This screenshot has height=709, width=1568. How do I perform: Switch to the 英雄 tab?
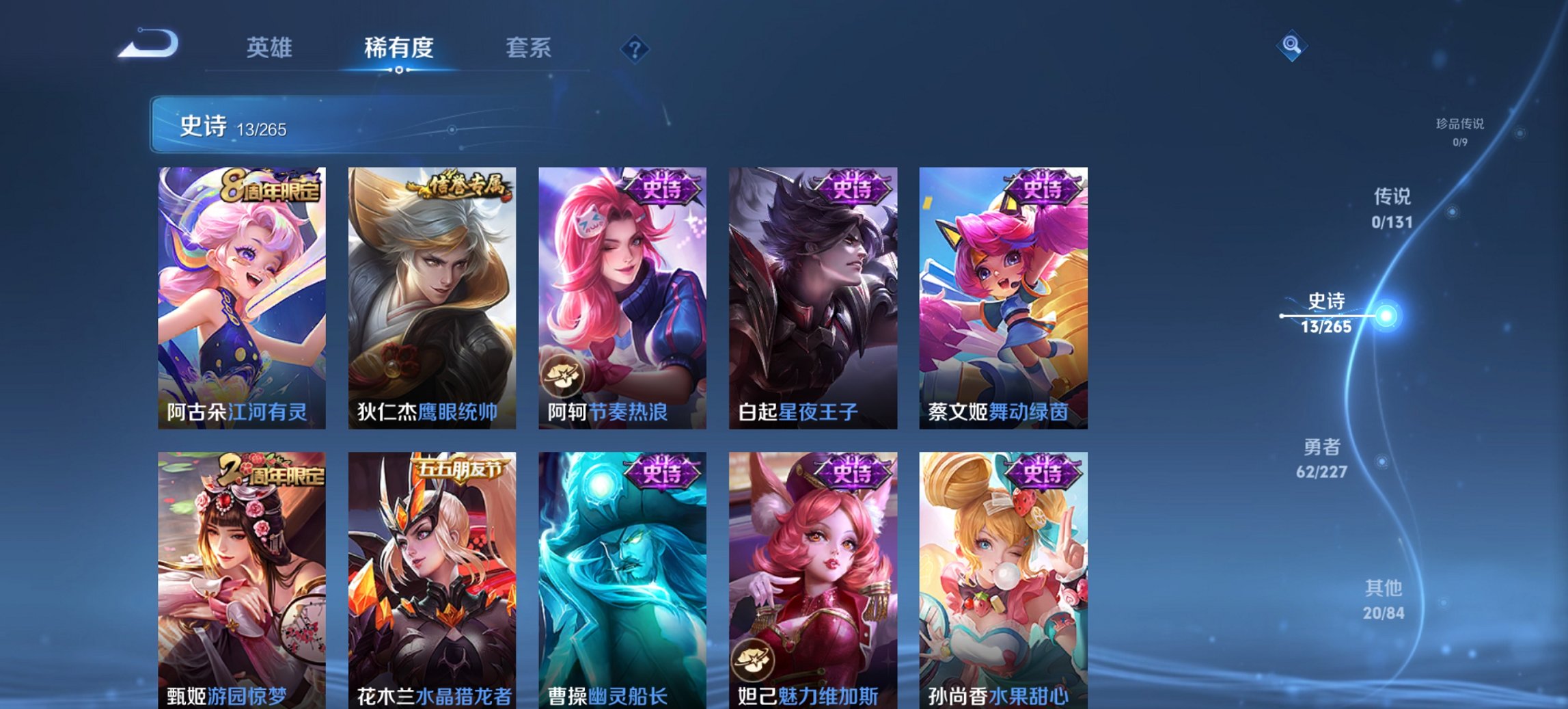point(271,48)
